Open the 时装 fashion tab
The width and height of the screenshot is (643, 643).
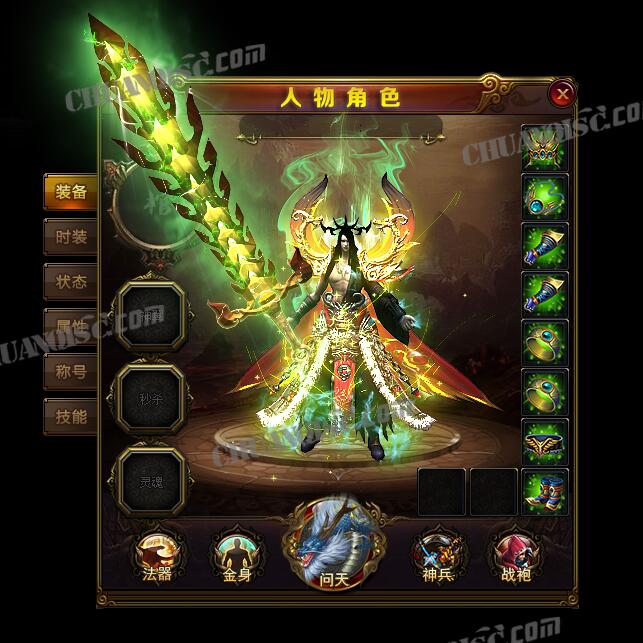[x=71, y=237]
